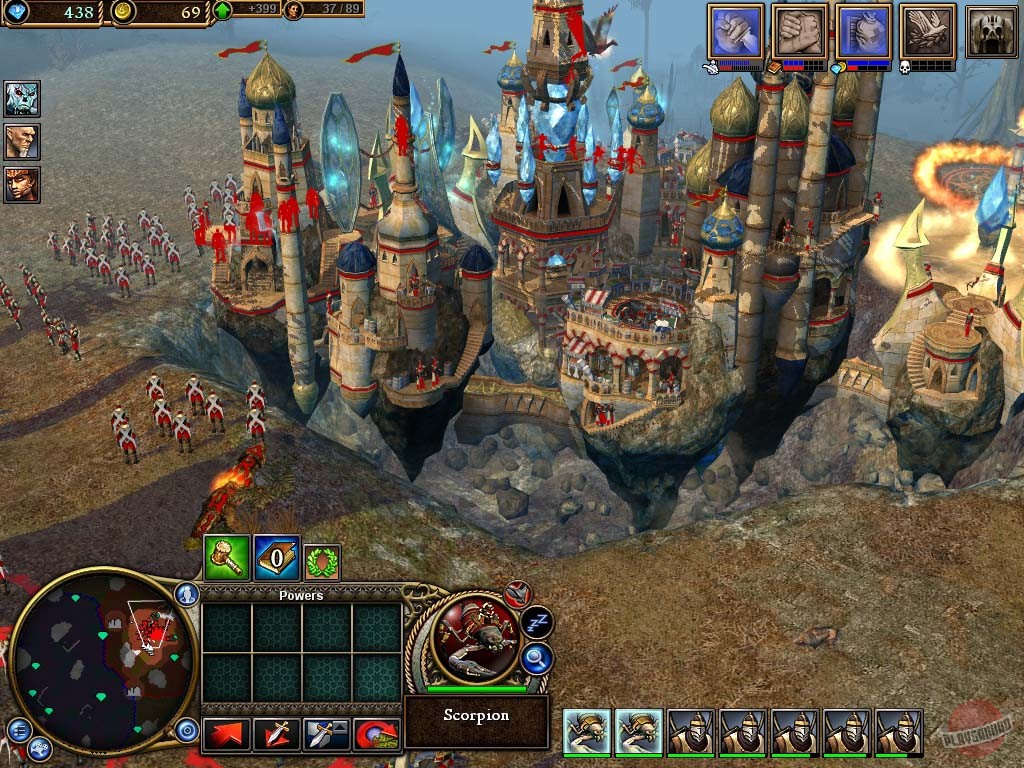The height and width of the screenshot is (768, 1024).
Task: Toggle the sleep Zzz button
Action: point(537,622)
